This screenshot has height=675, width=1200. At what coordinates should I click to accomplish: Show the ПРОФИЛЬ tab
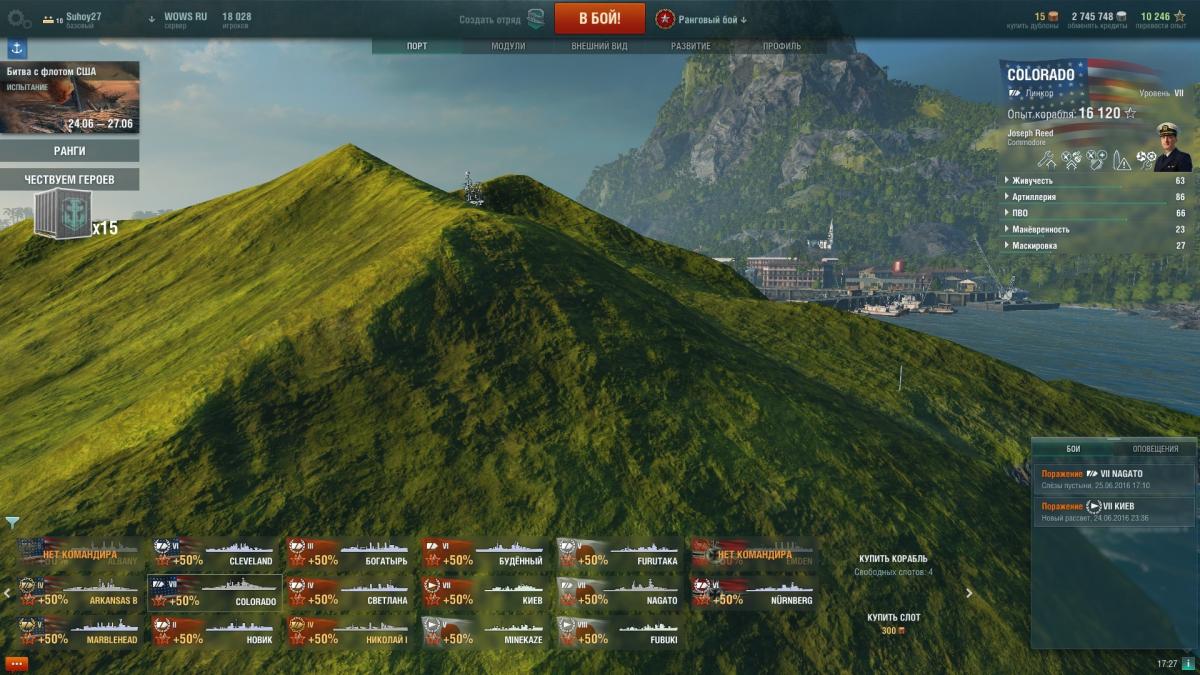(x=782, y=46)
